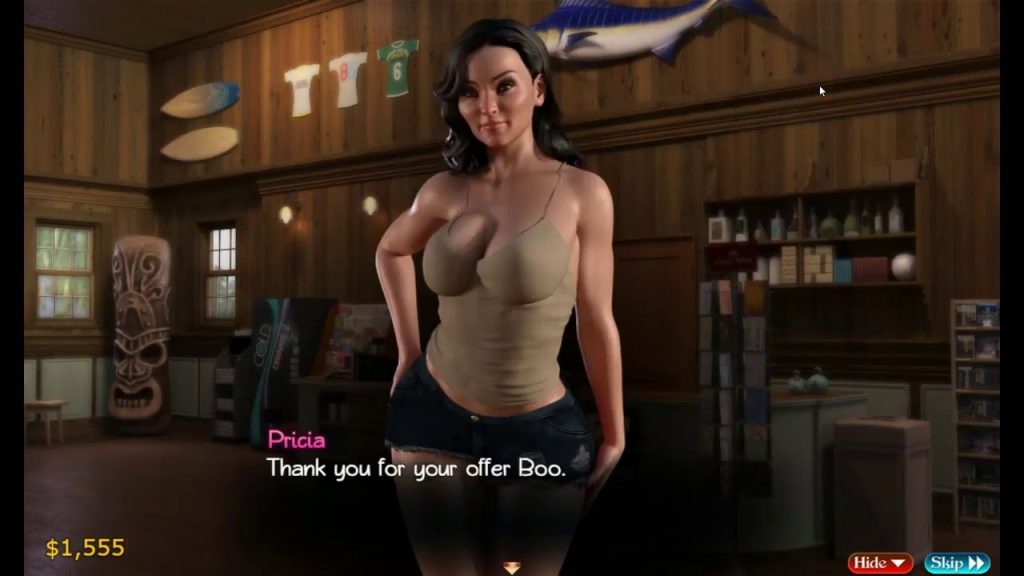Skip the dialogue using Skip button
The width and height of the screenshot is (1024, 576).
pos(956,563)
